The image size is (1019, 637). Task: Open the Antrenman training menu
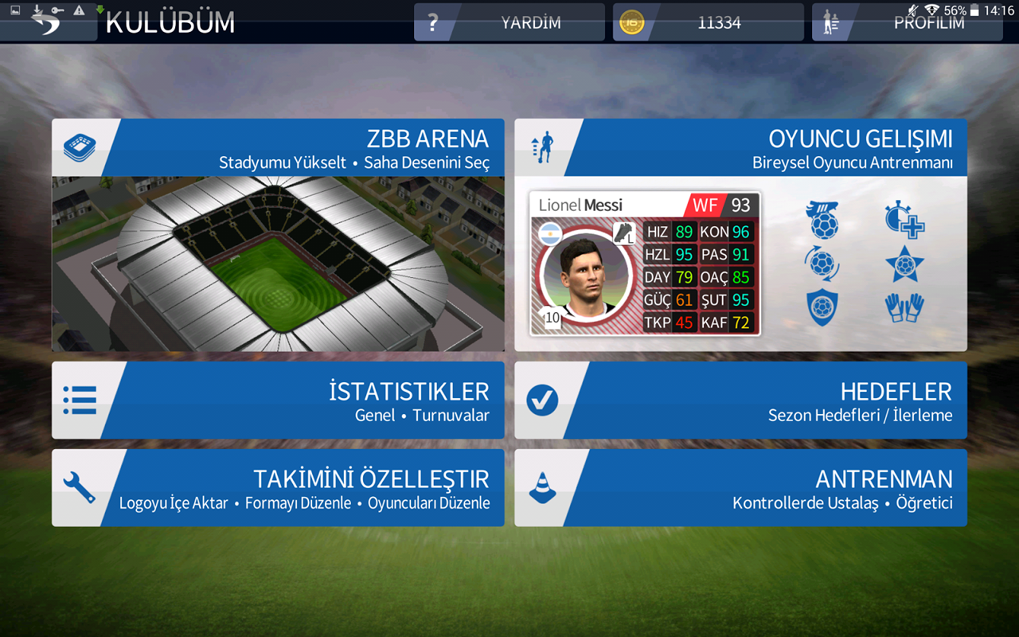(740, 488)
